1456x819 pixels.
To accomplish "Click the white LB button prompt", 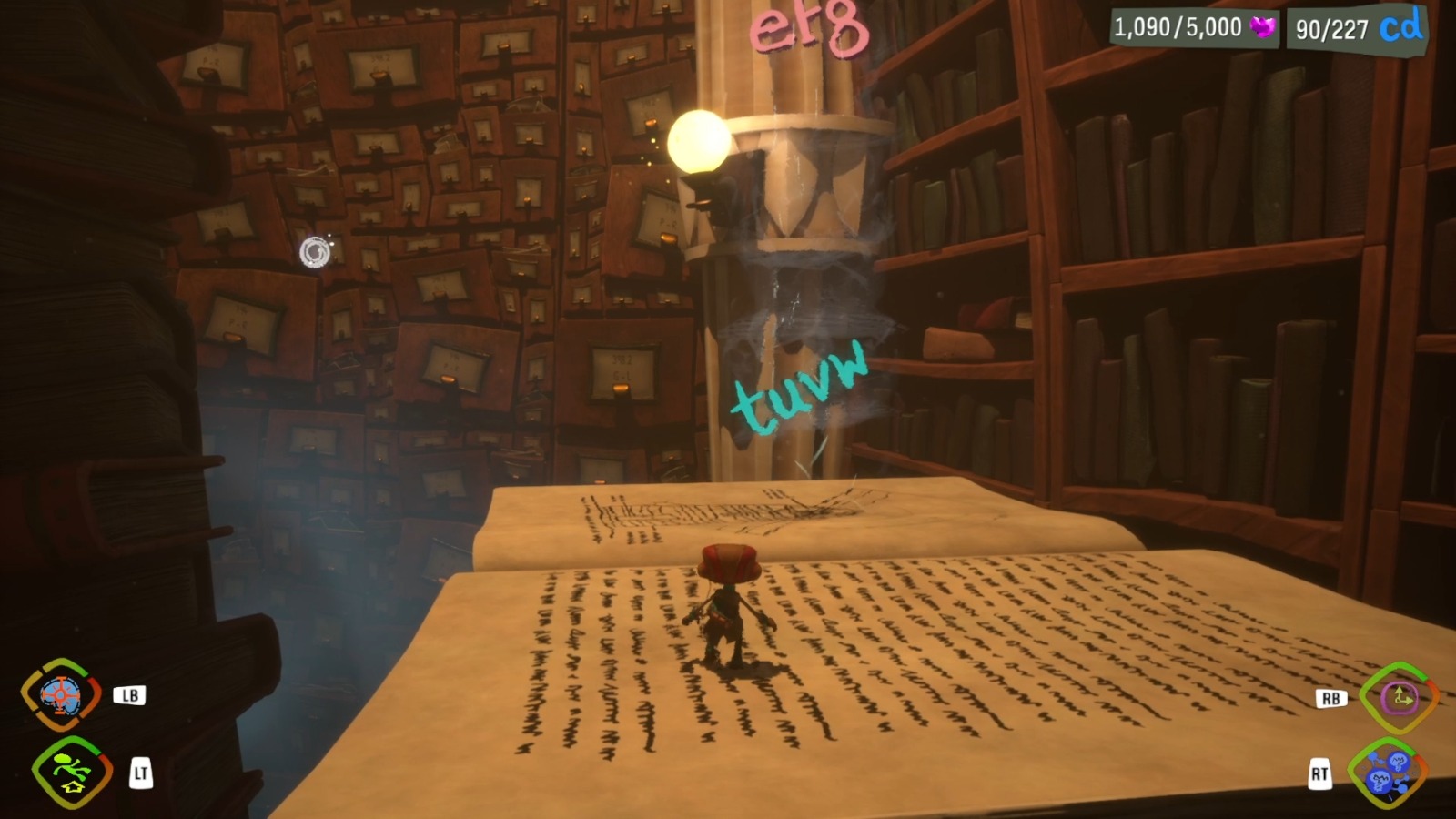I will pyautogui.click(x=129, y=694).
